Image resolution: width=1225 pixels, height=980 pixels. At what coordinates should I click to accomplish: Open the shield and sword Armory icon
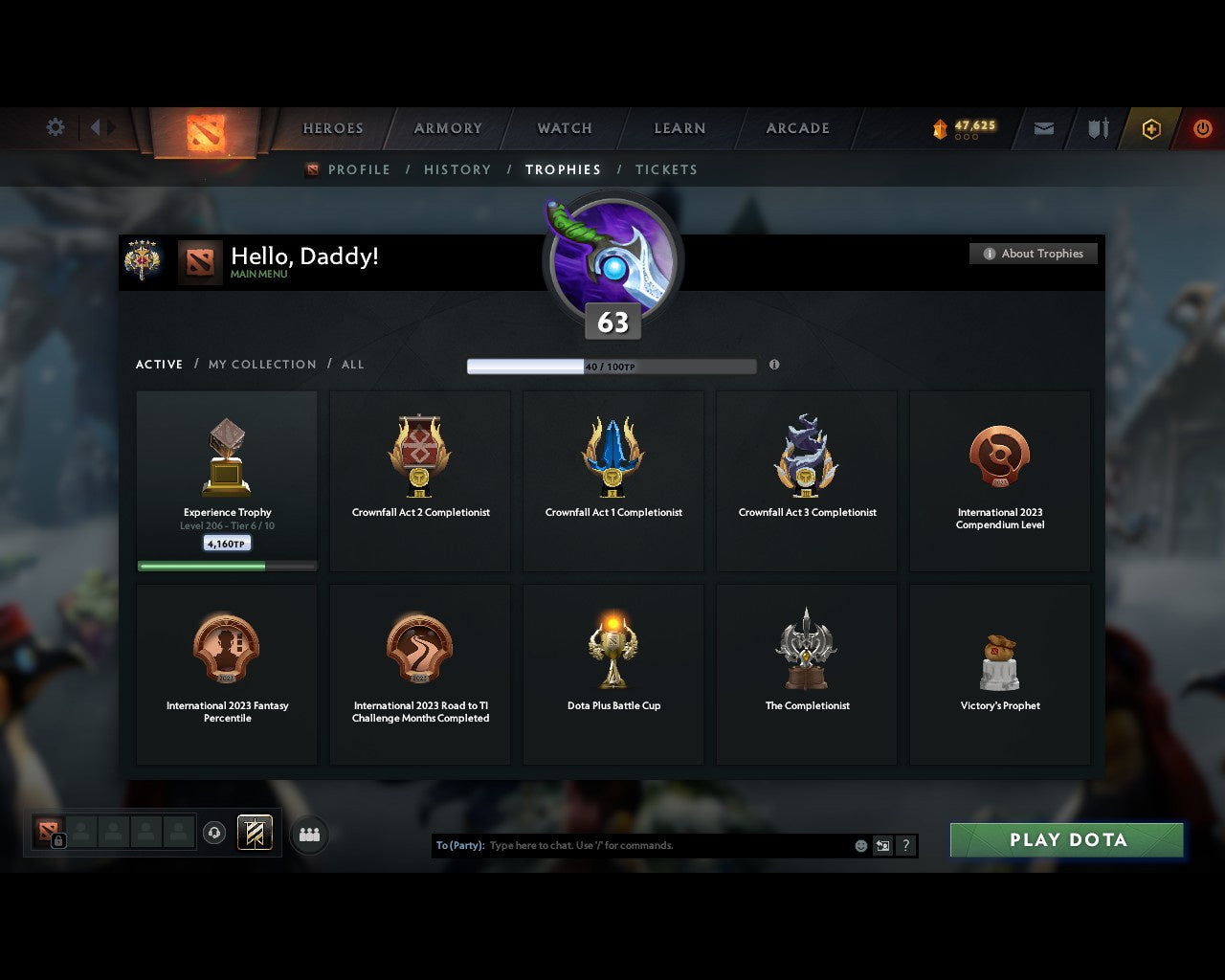point(1097,127)
